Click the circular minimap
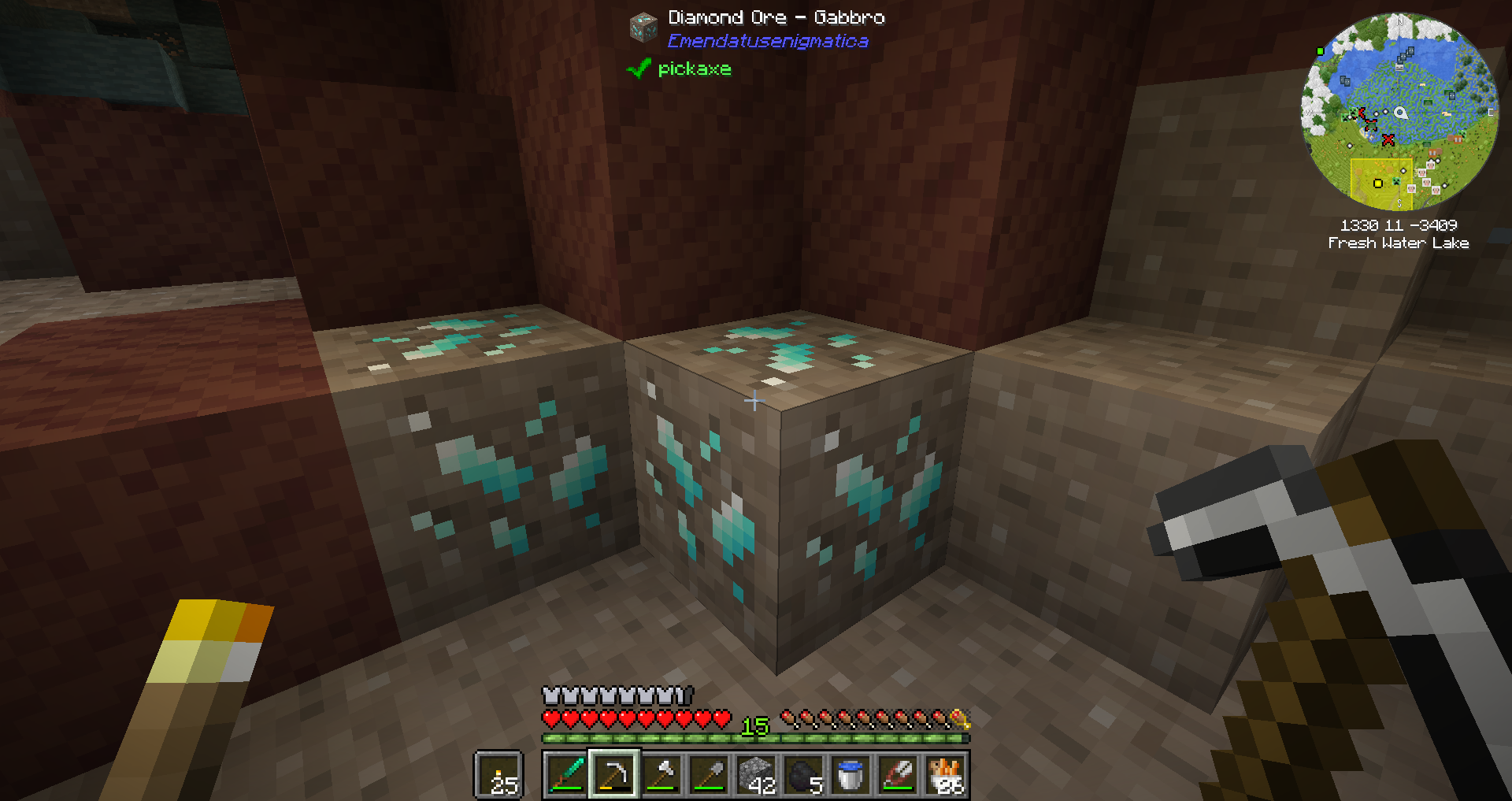Screen dimensions: 1512x801 coord(1399,111)
